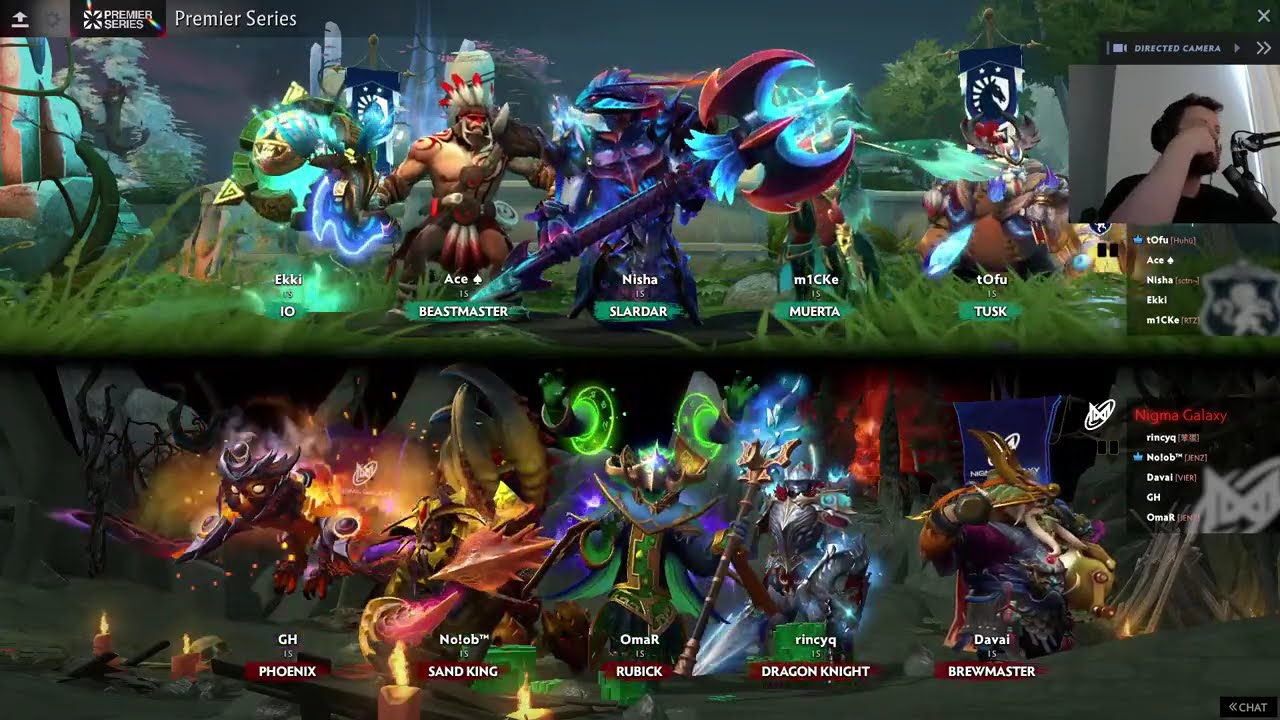Click the Muerta hero nameplate
This screenshot has width=1280, height=720.
tap(815, 311)
